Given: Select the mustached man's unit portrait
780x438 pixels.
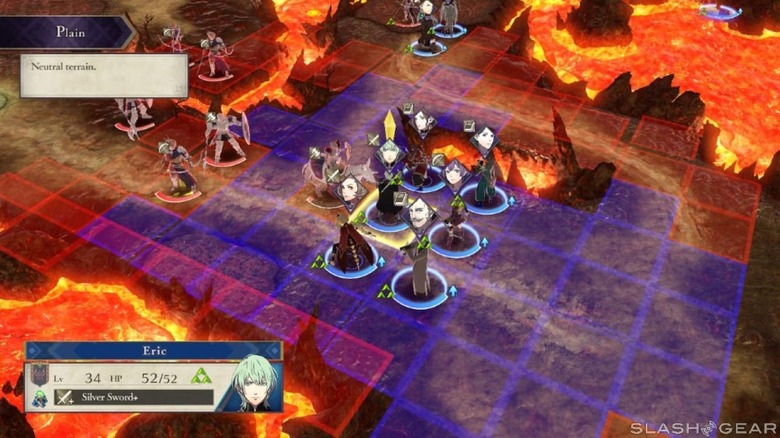Looking at the screenshot, I should pyautogui.click(x=420, y=210).
